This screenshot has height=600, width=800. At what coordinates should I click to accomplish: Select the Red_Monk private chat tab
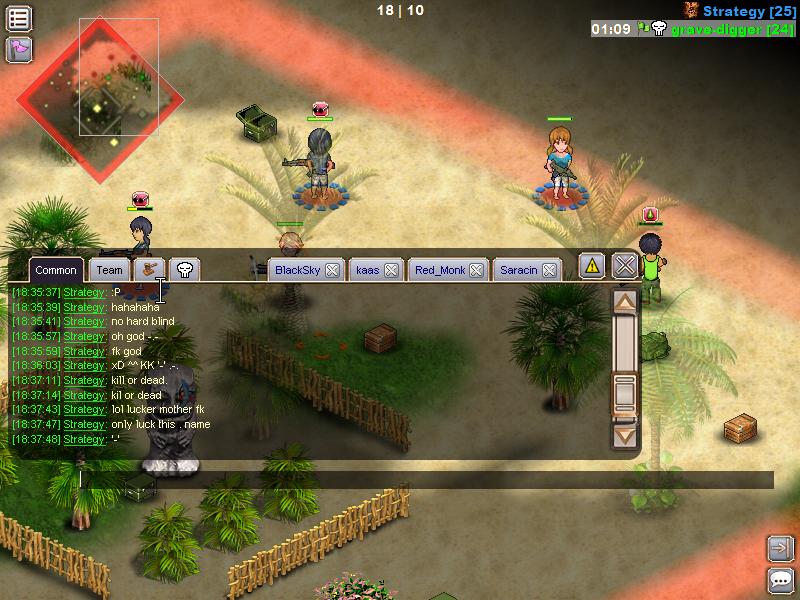pyautogui.click(x=439, y=270)
